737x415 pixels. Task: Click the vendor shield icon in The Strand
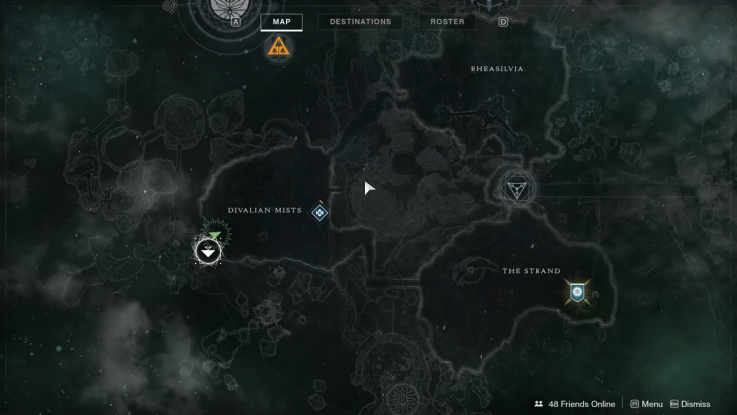577,292
